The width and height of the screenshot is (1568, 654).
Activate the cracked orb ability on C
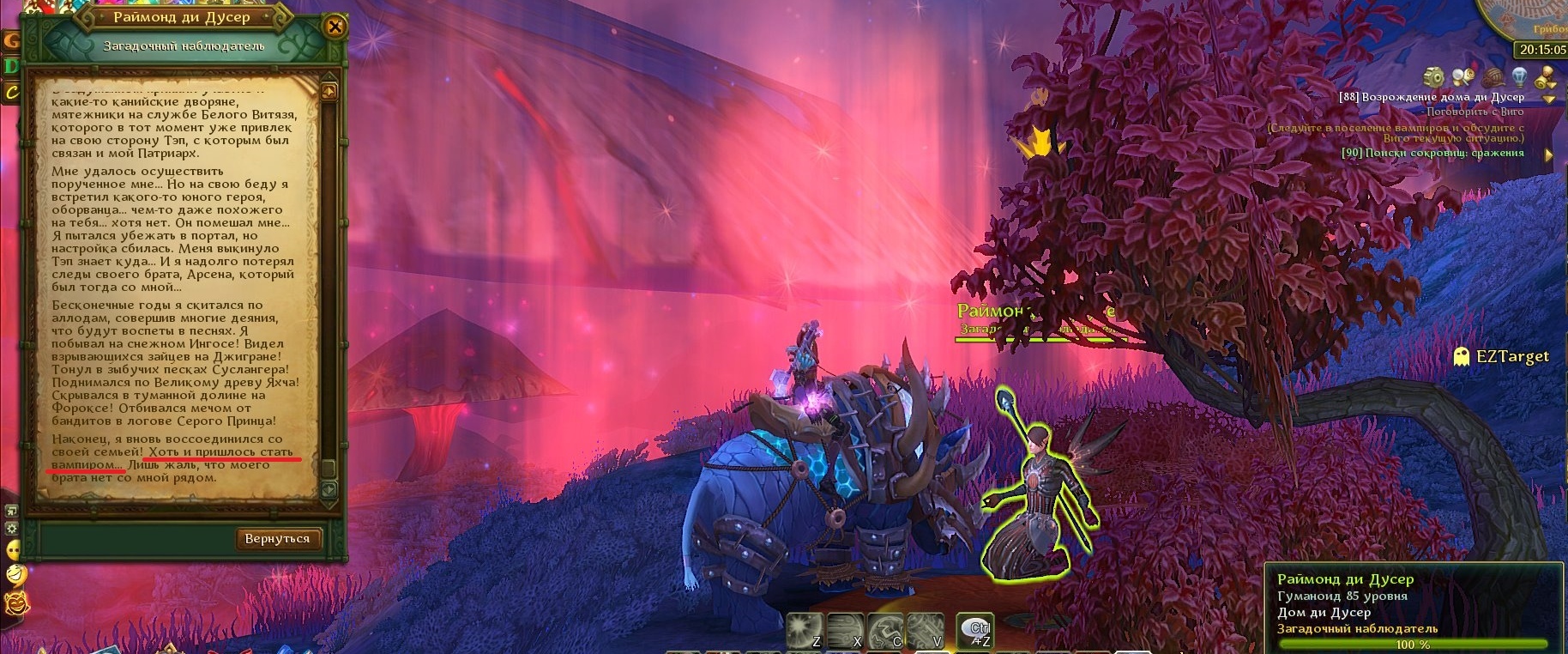click(x=884, y=629)
